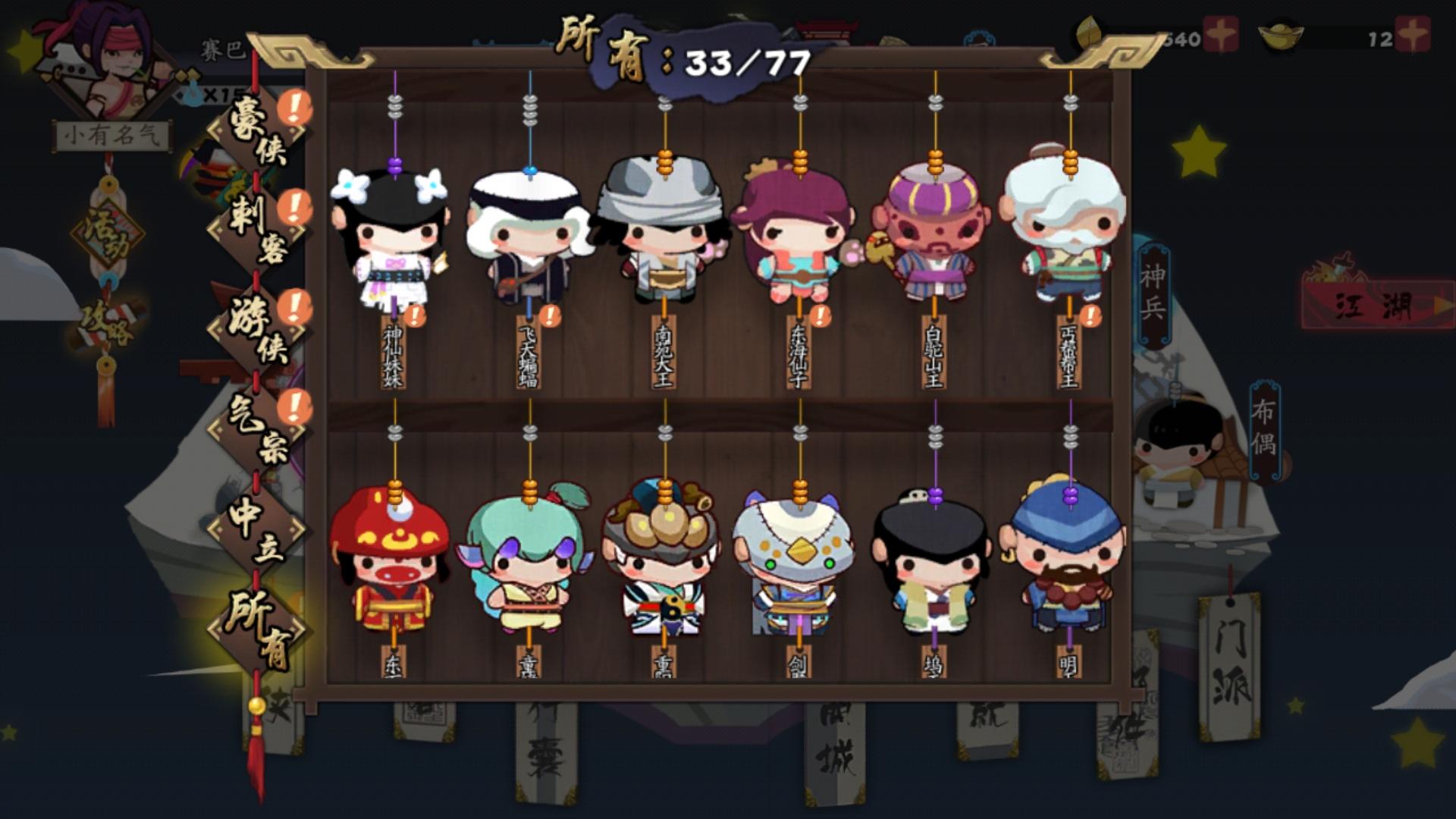
Task: Open the 神仙妹妹 puppet on the shelf
Action: click(394, 235)
